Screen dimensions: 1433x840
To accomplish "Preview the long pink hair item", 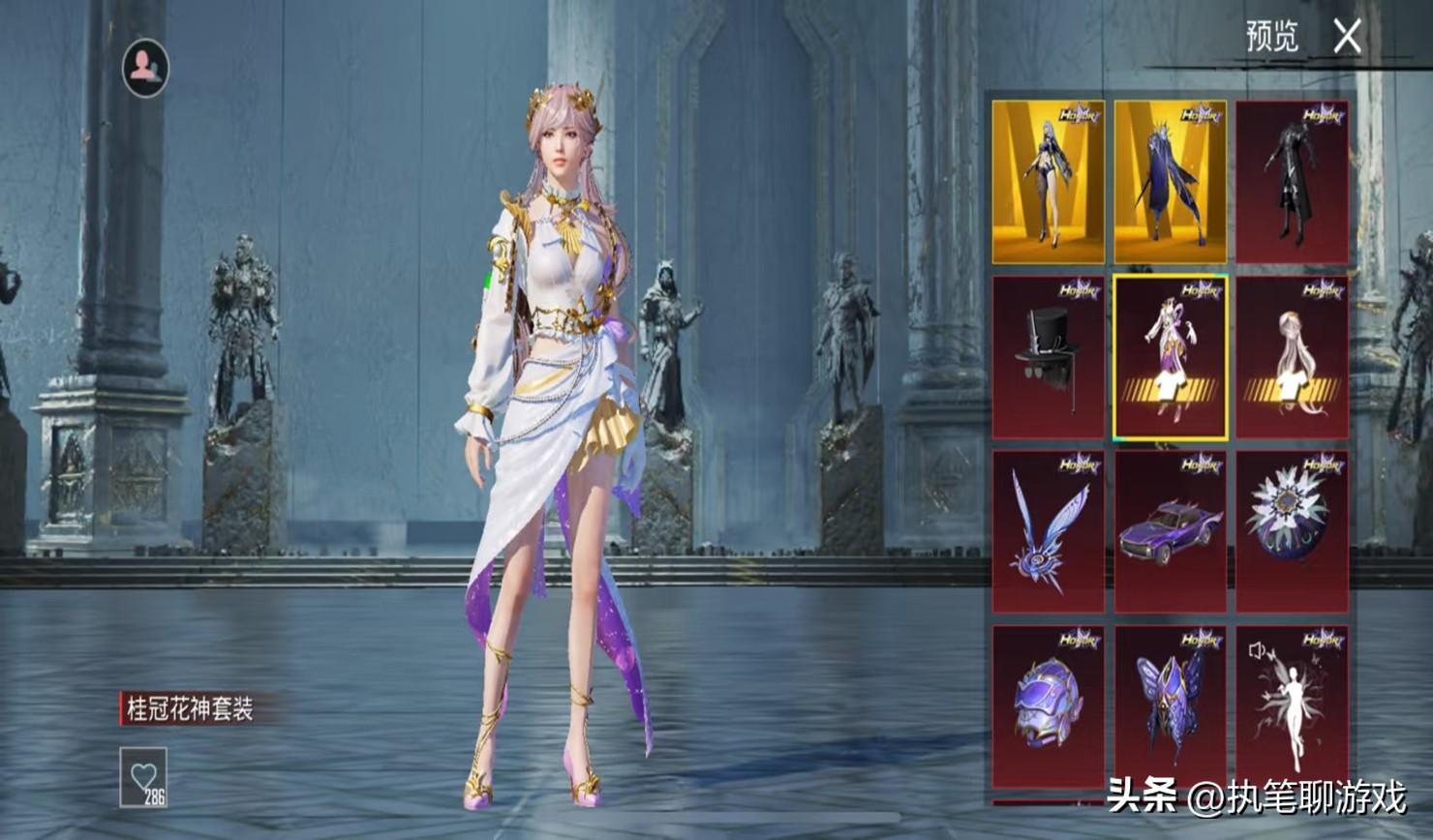I will 1292,357.
